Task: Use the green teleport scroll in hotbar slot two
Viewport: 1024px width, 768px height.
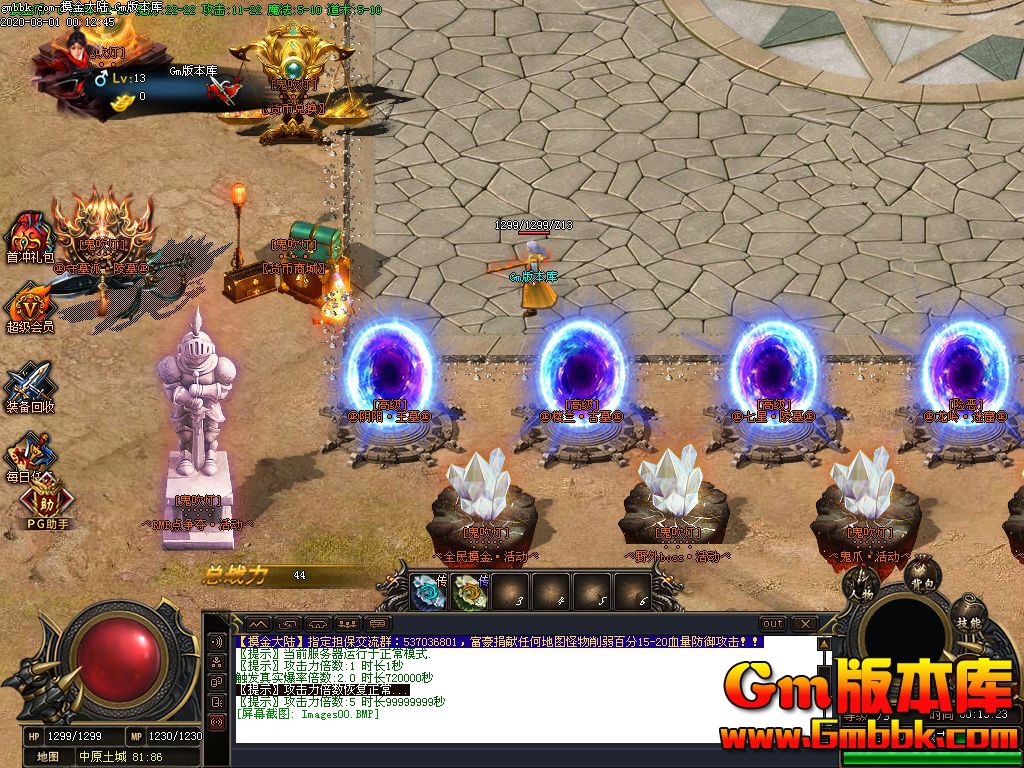Action: point(469,591)
